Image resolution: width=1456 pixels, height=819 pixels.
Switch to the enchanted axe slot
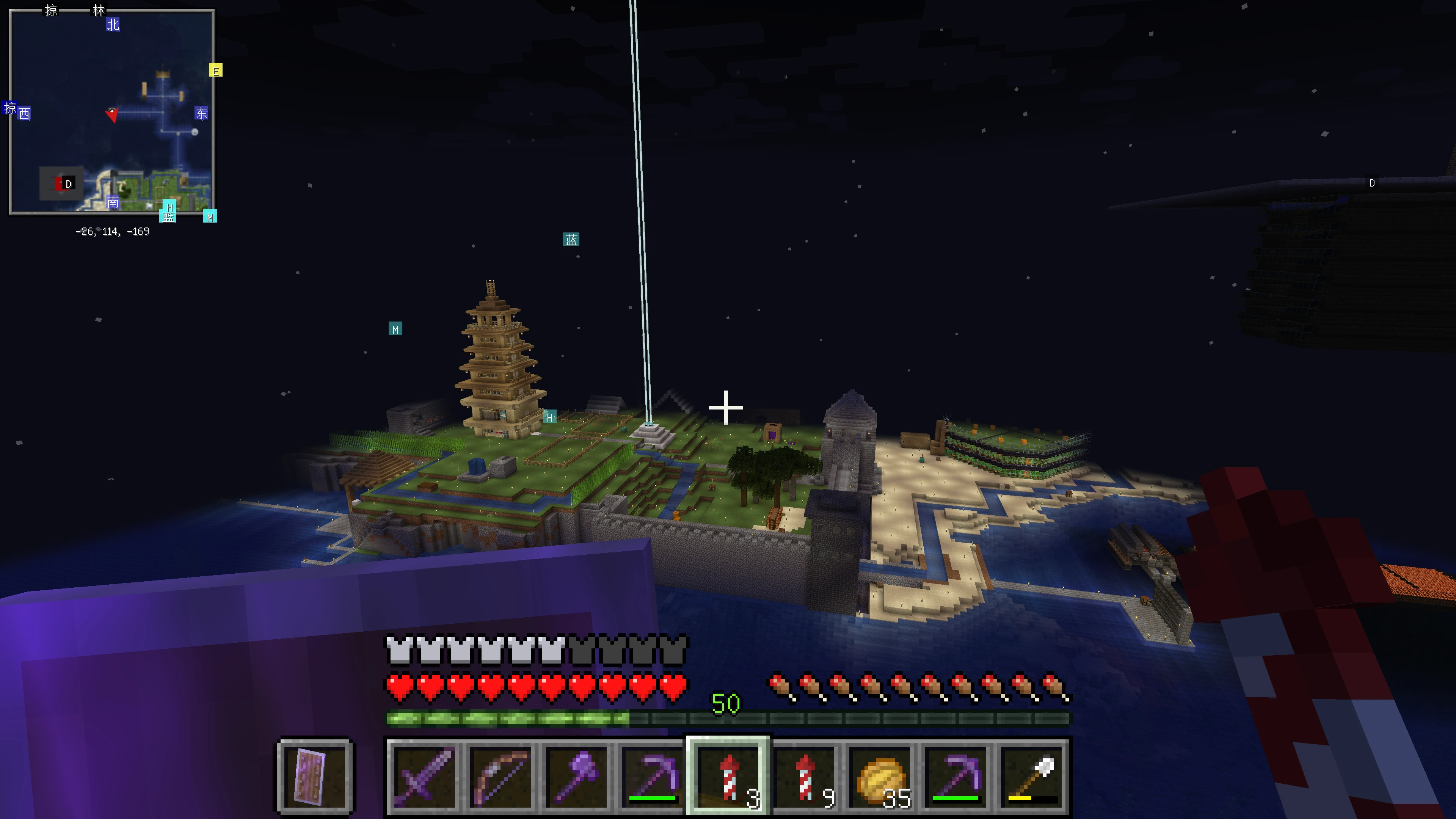coord(576,776)
